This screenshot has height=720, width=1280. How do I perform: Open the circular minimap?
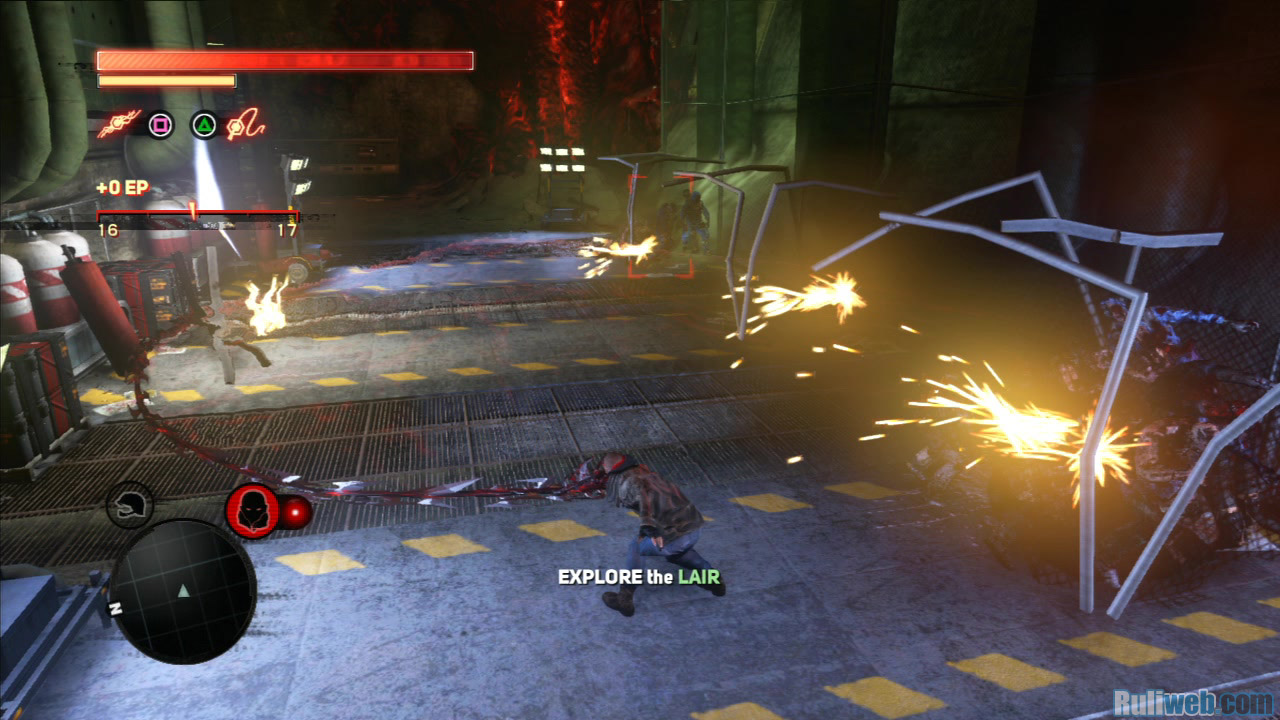[182, 591]
